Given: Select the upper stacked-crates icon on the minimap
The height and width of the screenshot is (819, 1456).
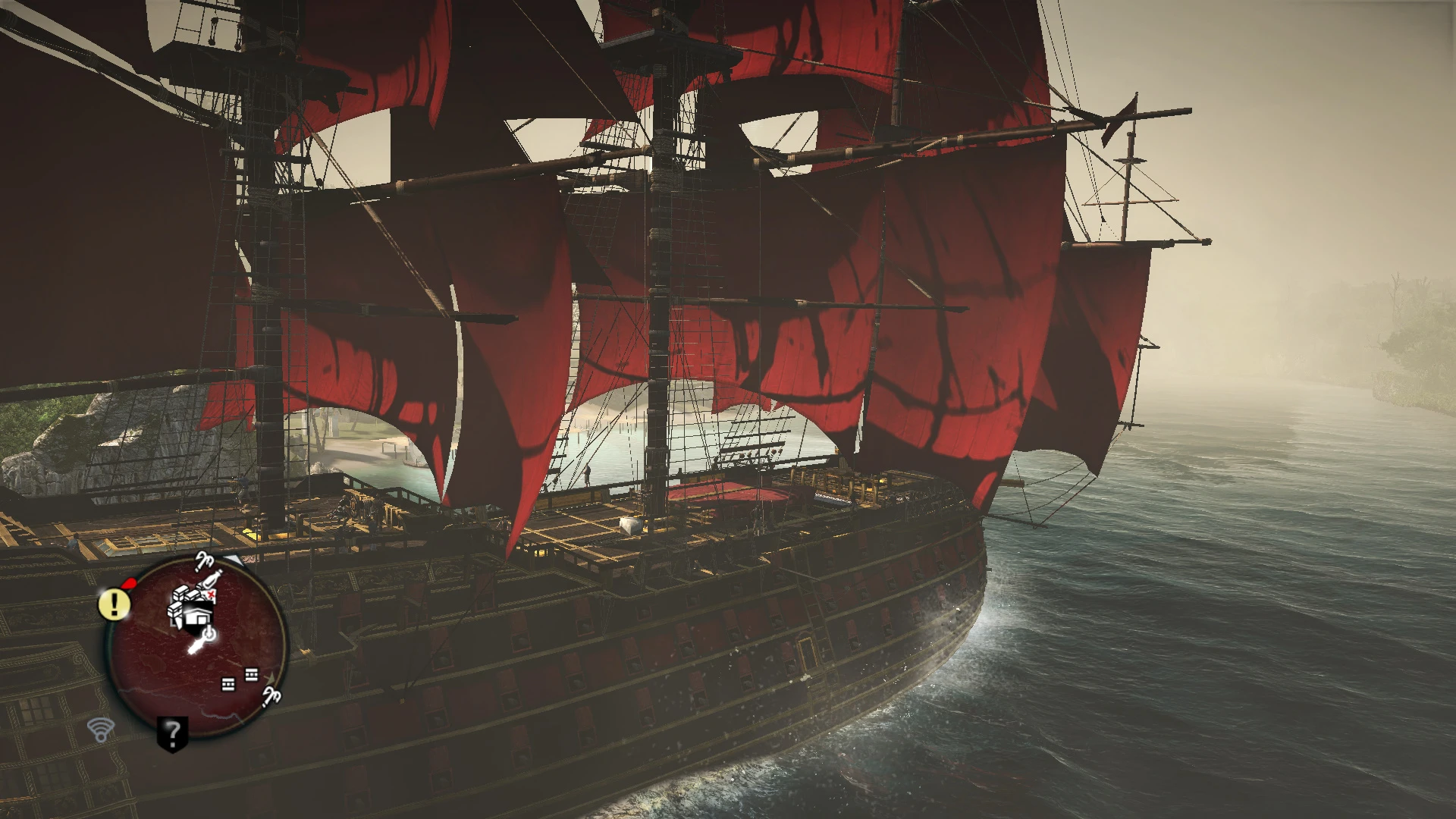Looking at the screenshot, I should (250, 676).
